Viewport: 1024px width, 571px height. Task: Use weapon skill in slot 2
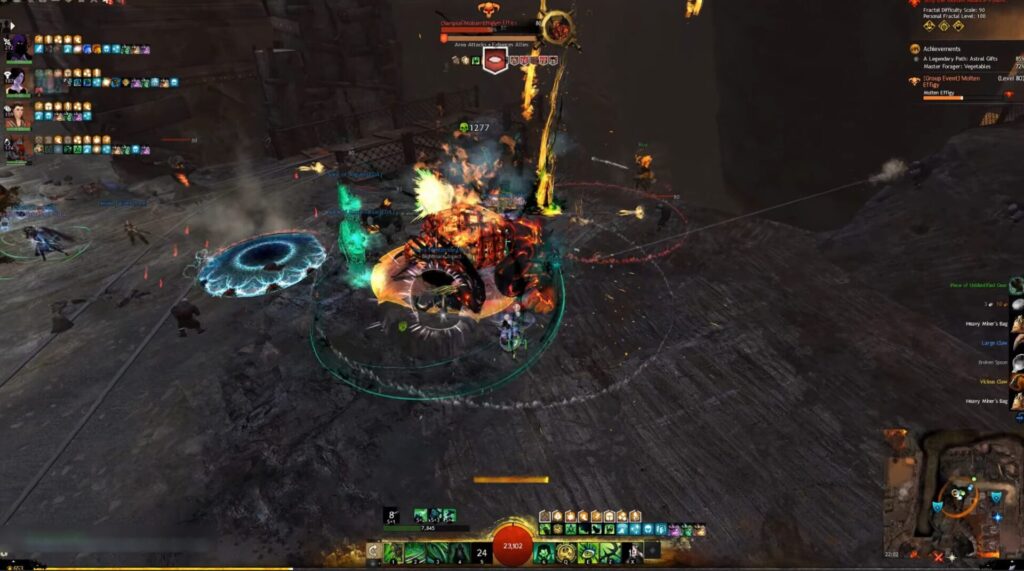coord(416,552)
